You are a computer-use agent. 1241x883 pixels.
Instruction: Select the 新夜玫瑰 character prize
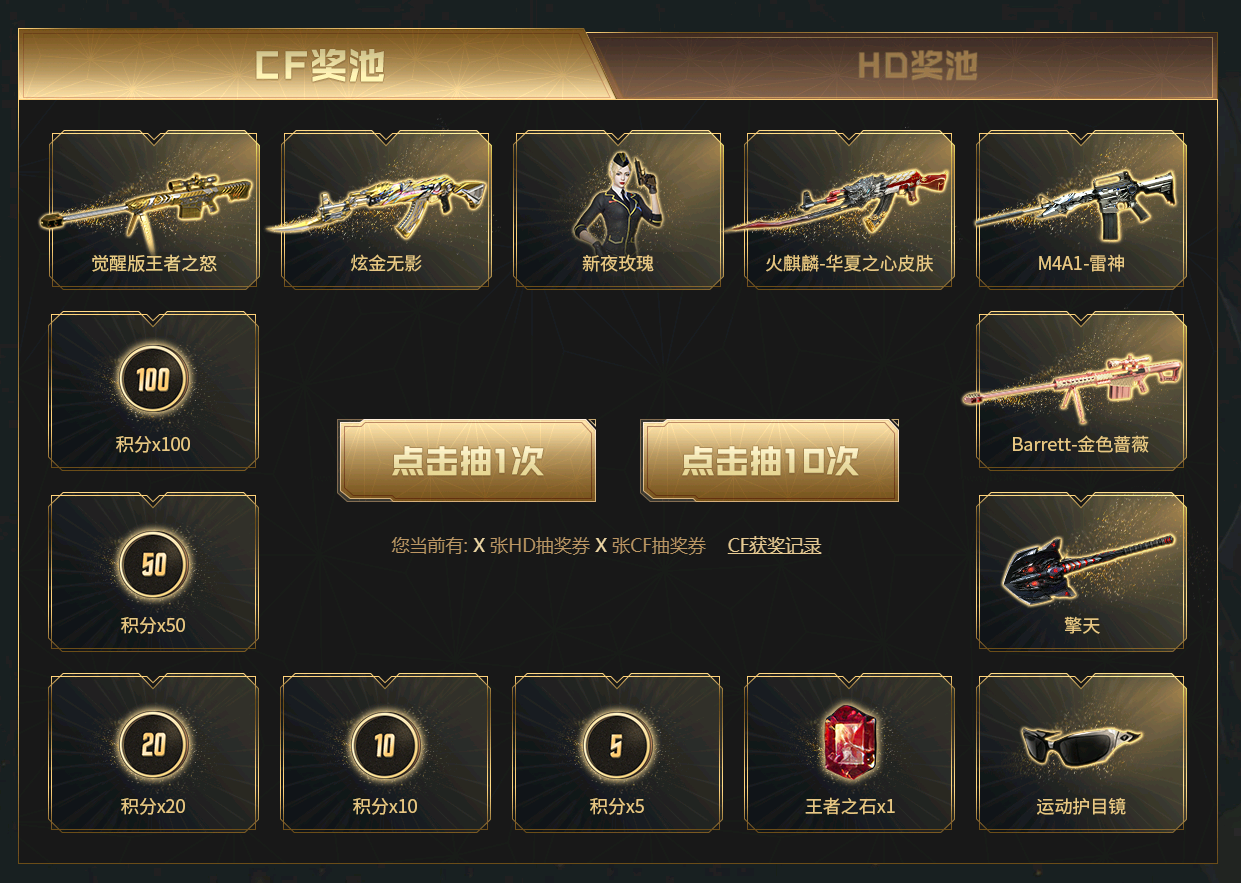tap(618, 210)
